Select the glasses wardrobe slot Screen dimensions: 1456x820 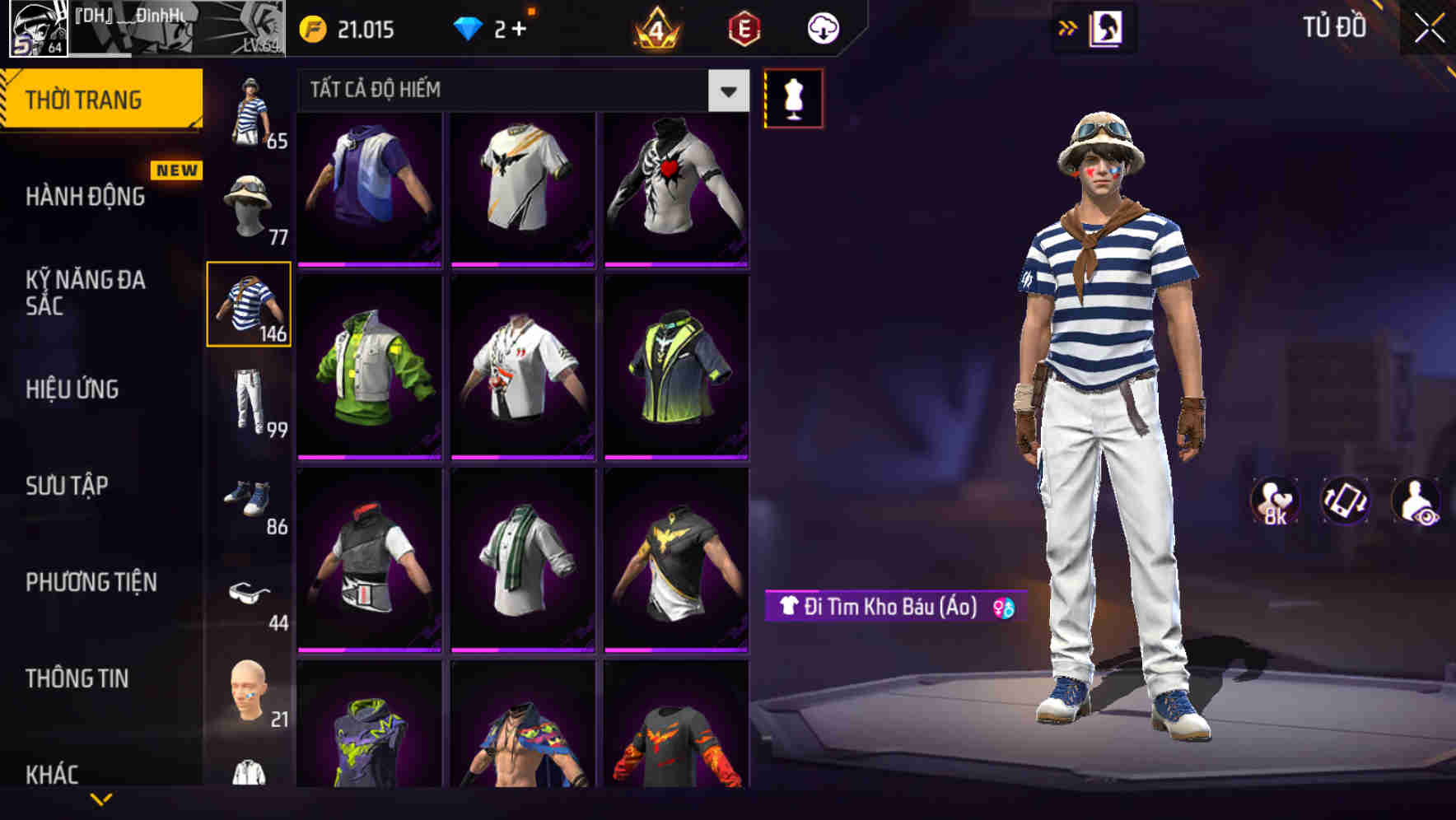250,594
